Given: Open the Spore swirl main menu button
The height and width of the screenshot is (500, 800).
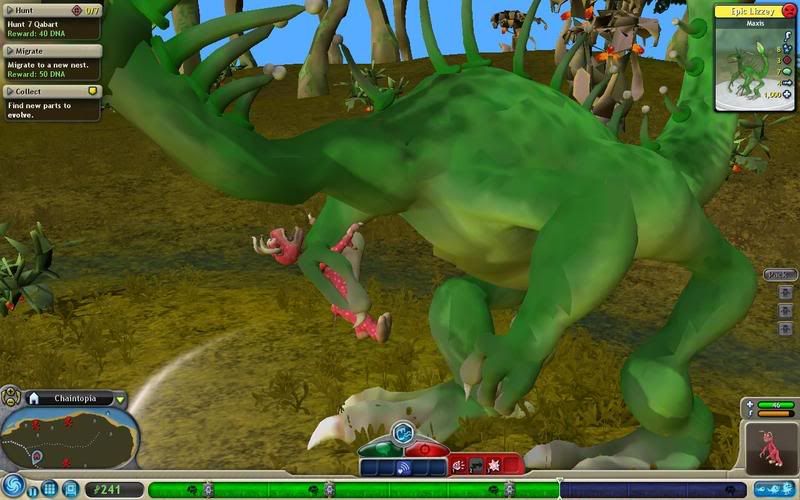Looking at the screenshot, I should point(12,484).
